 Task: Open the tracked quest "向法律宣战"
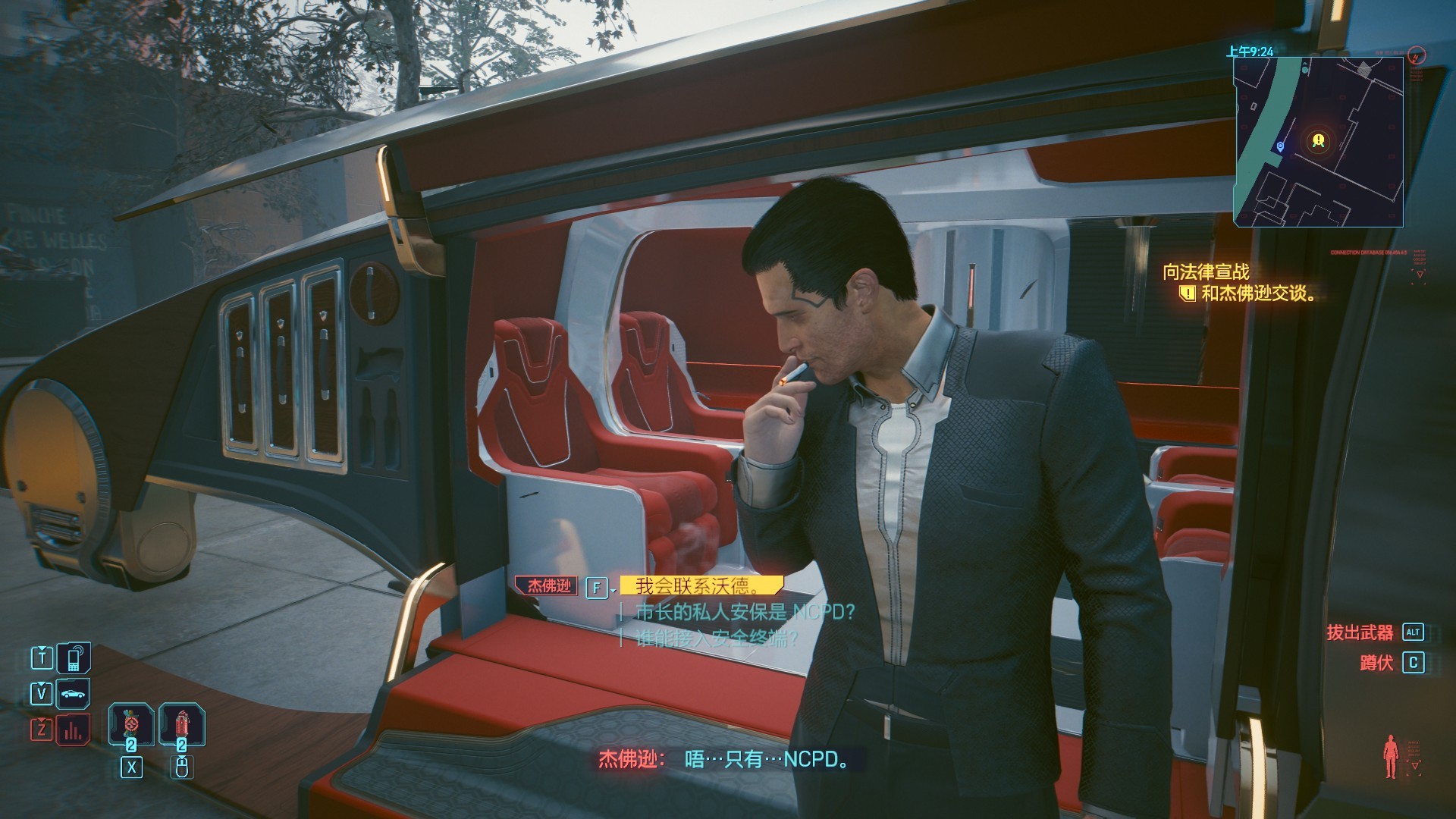tap(1206, 272)
